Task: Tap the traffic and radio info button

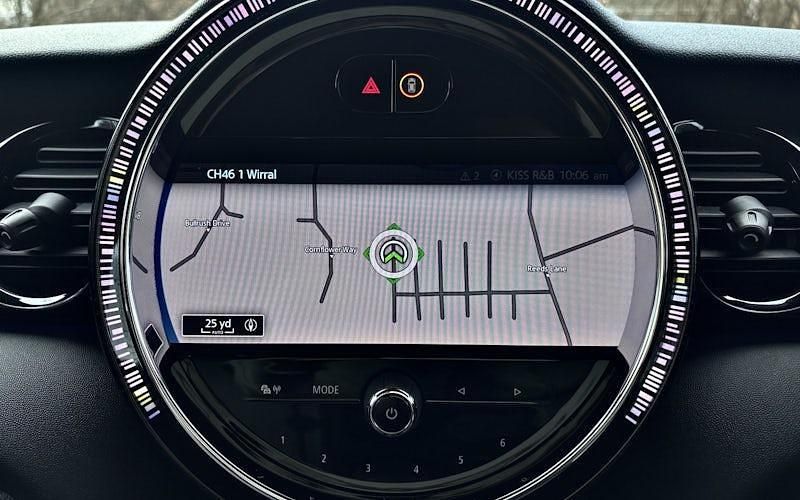Action: [x=271, y=390]
